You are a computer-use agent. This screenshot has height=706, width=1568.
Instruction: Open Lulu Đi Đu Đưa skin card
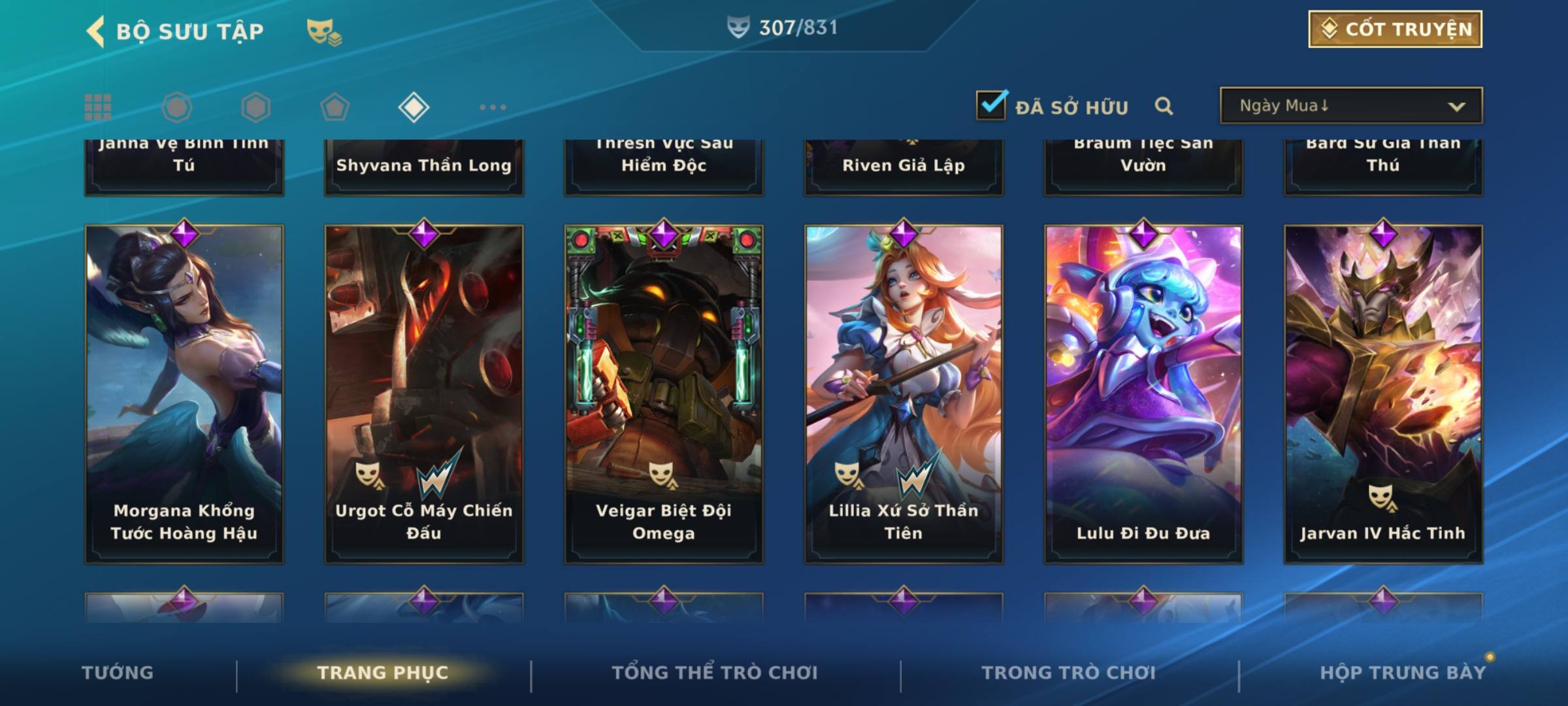[1143, 394]
